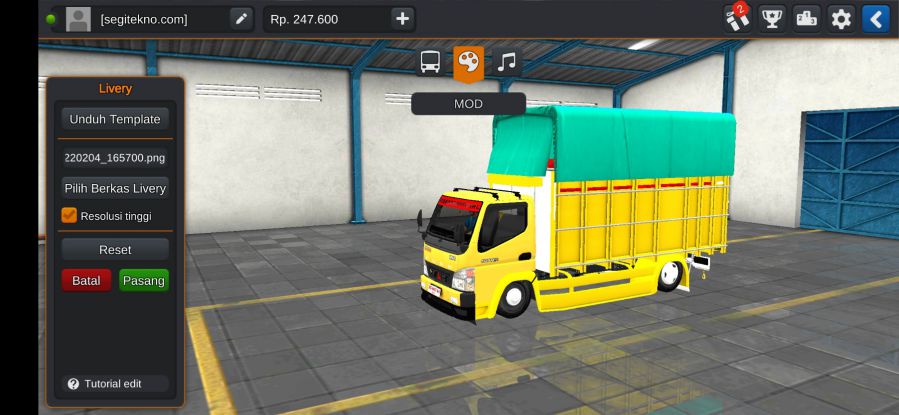Toggle the Resolusi tinggi checkbox
The height and width of the screenshot is (415, 899).
coord(69,215)
